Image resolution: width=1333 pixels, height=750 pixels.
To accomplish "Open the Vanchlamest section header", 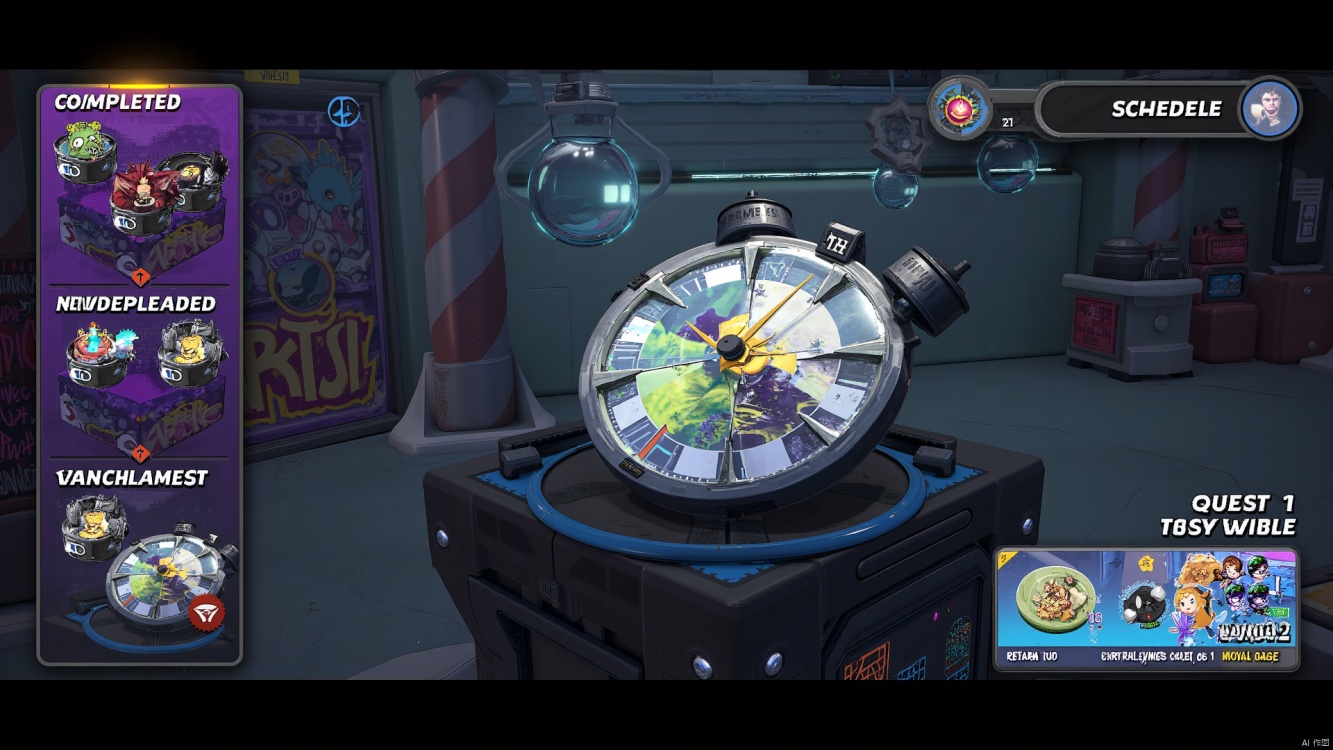I will (x=132, y=478).
